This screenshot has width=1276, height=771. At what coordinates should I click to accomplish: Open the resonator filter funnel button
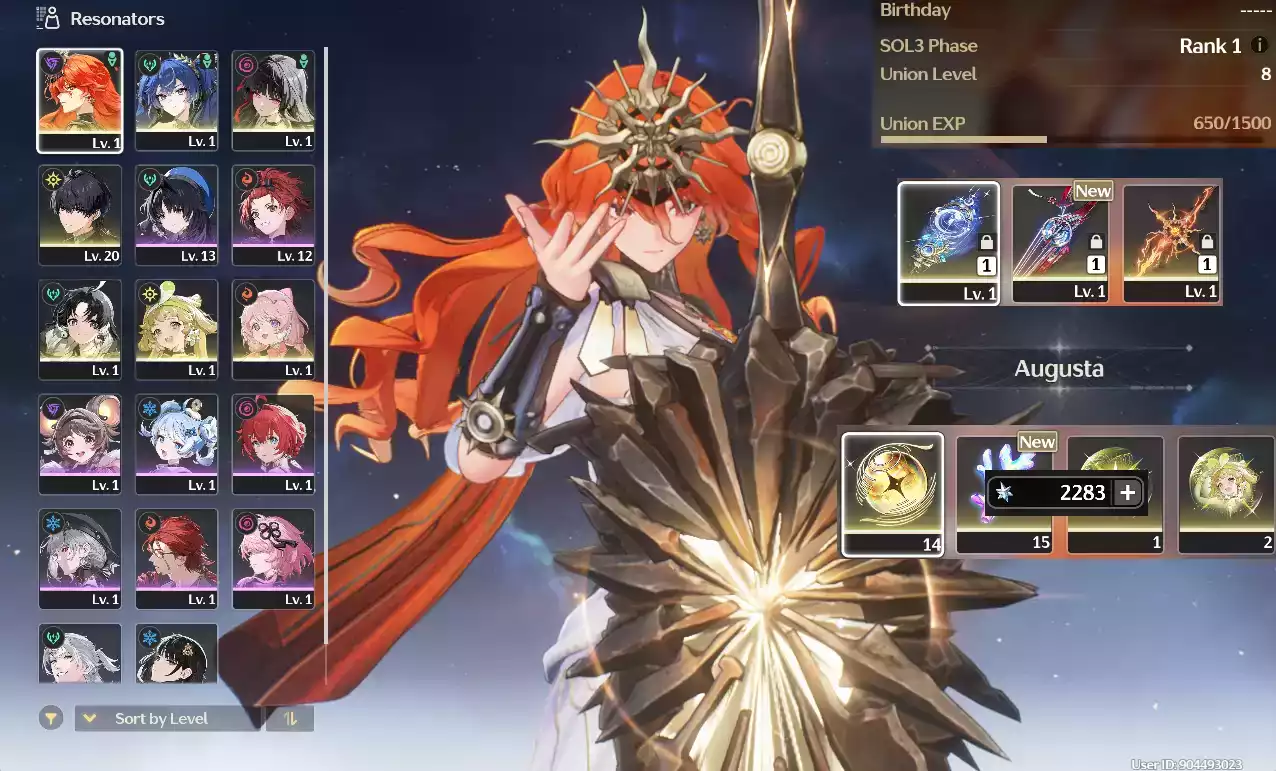(x=51, y=718)
